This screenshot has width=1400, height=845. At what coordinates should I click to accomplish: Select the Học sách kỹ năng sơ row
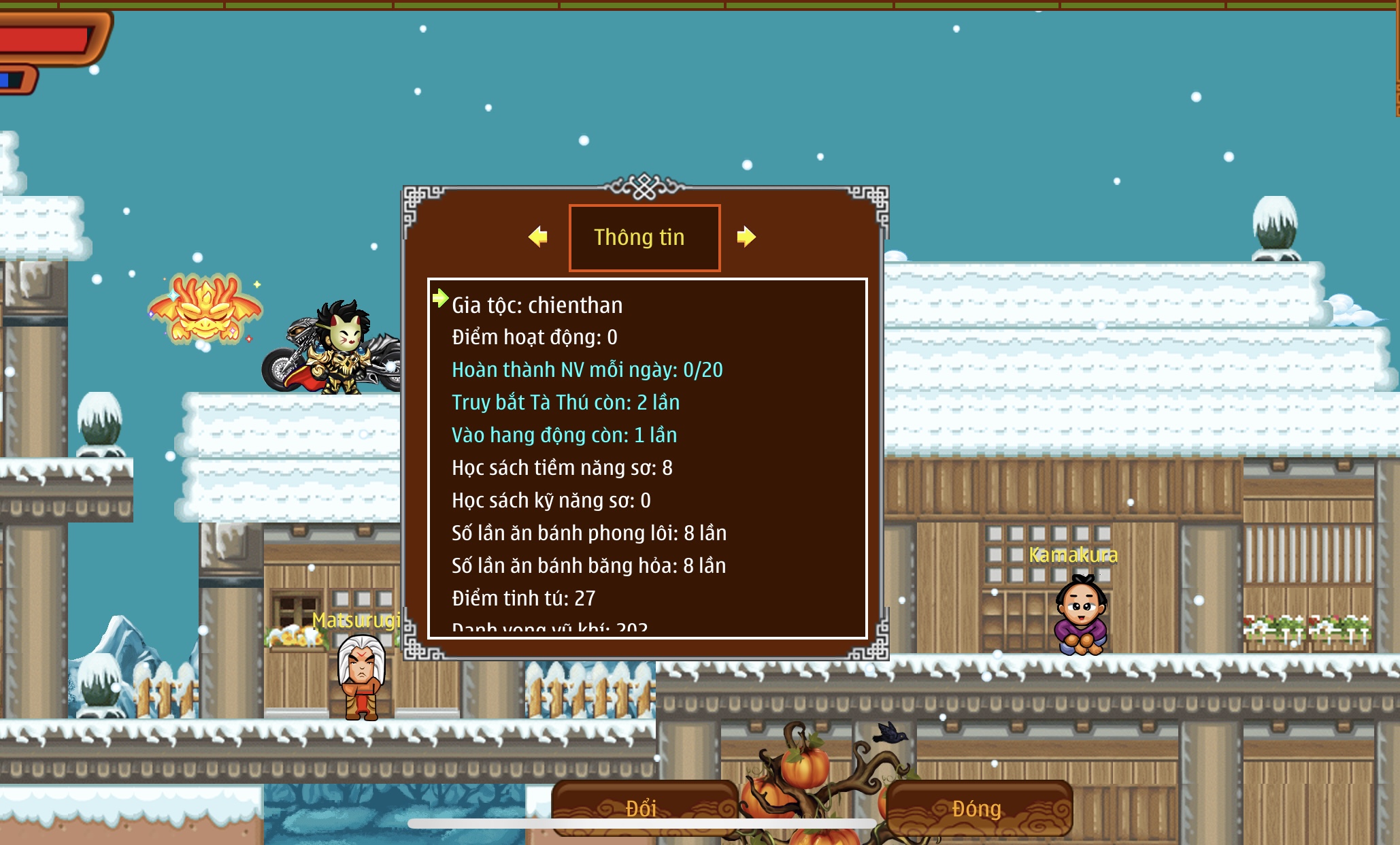551,501
